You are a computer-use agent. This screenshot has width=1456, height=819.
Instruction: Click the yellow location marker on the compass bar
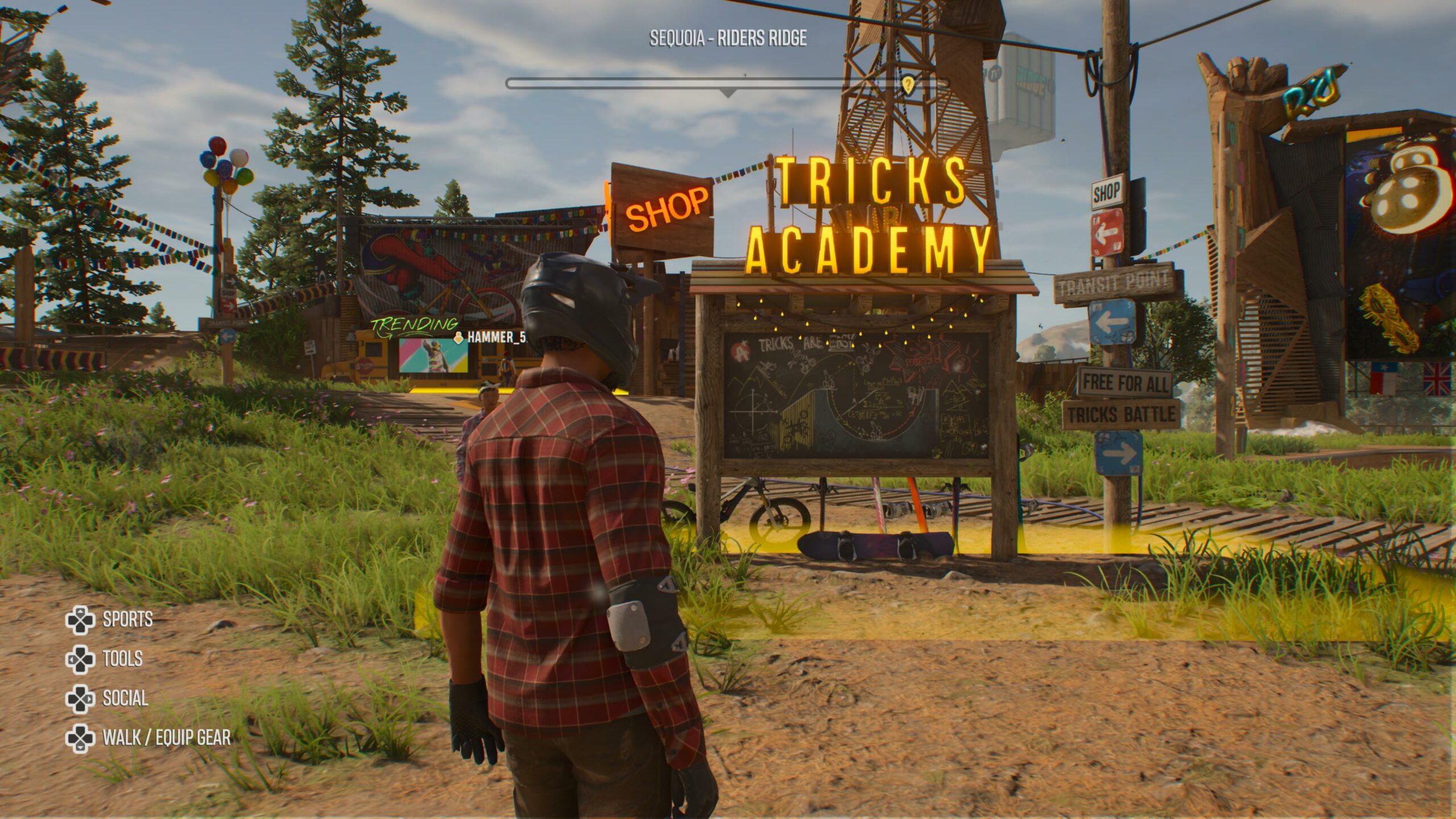coord(908,84)
